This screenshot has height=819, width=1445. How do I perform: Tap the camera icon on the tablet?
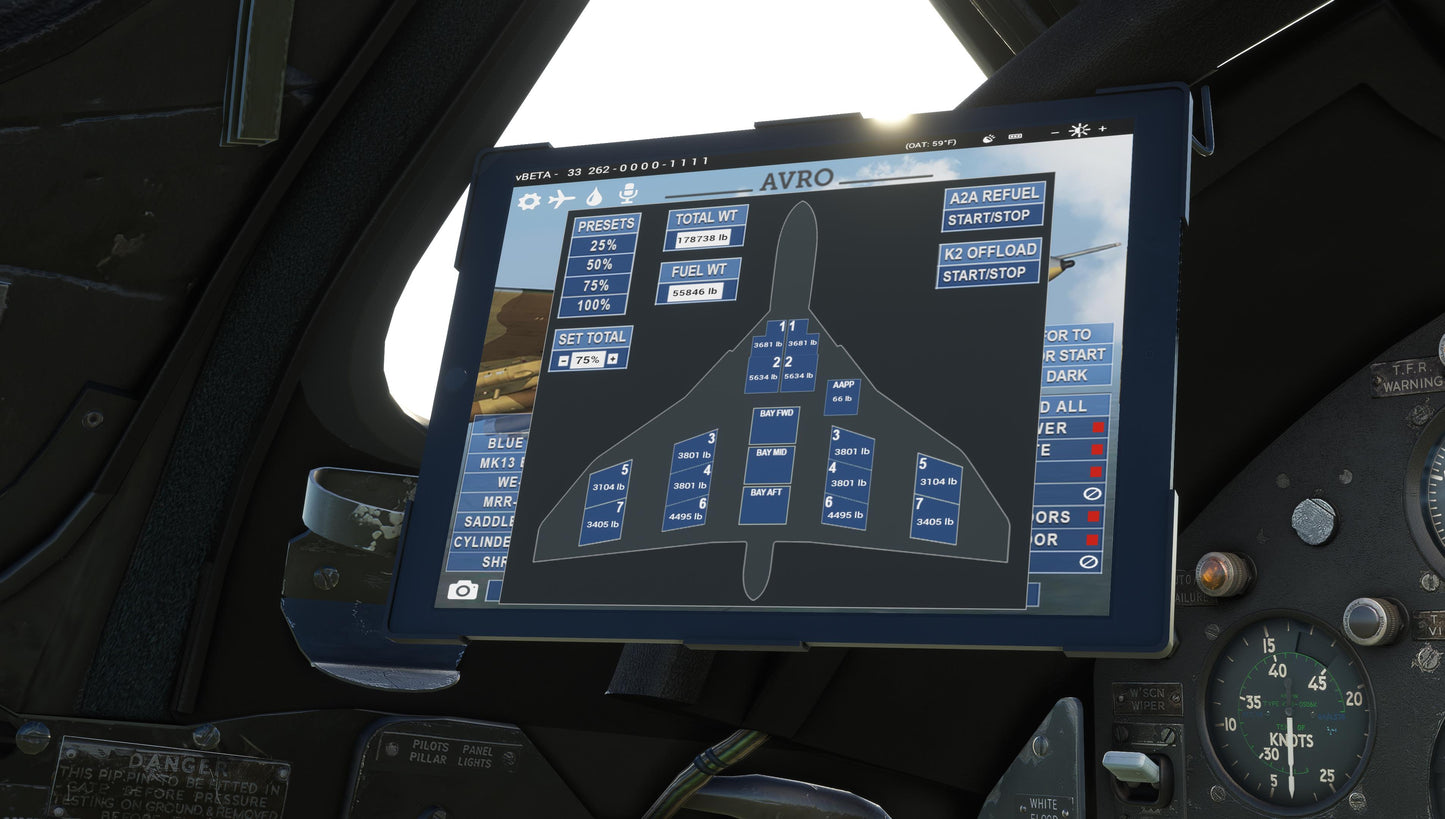pos(462,590)
